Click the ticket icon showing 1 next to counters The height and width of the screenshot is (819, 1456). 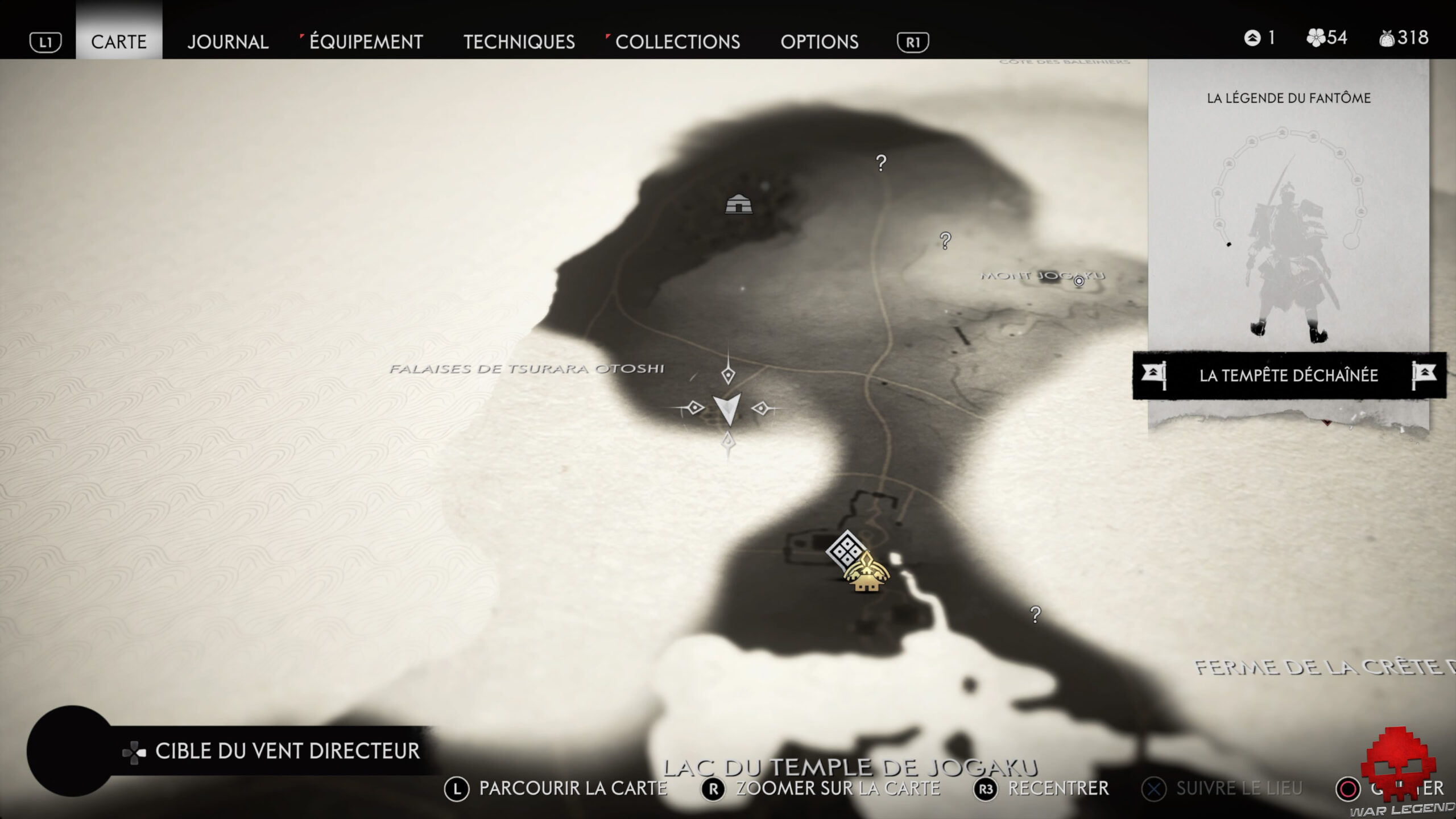[x=1252, y=39]
